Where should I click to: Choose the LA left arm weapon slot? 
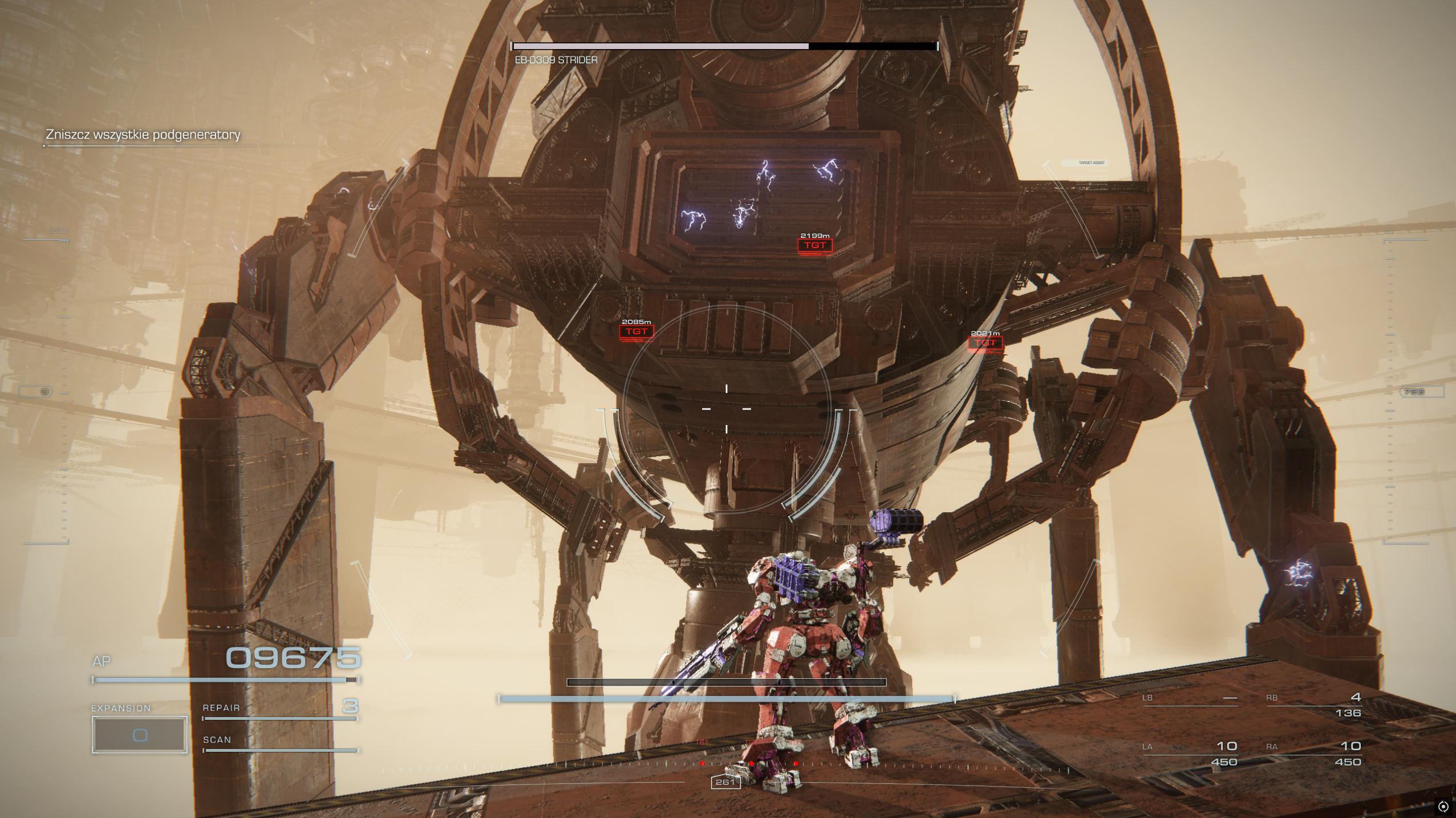[1190, 753]
